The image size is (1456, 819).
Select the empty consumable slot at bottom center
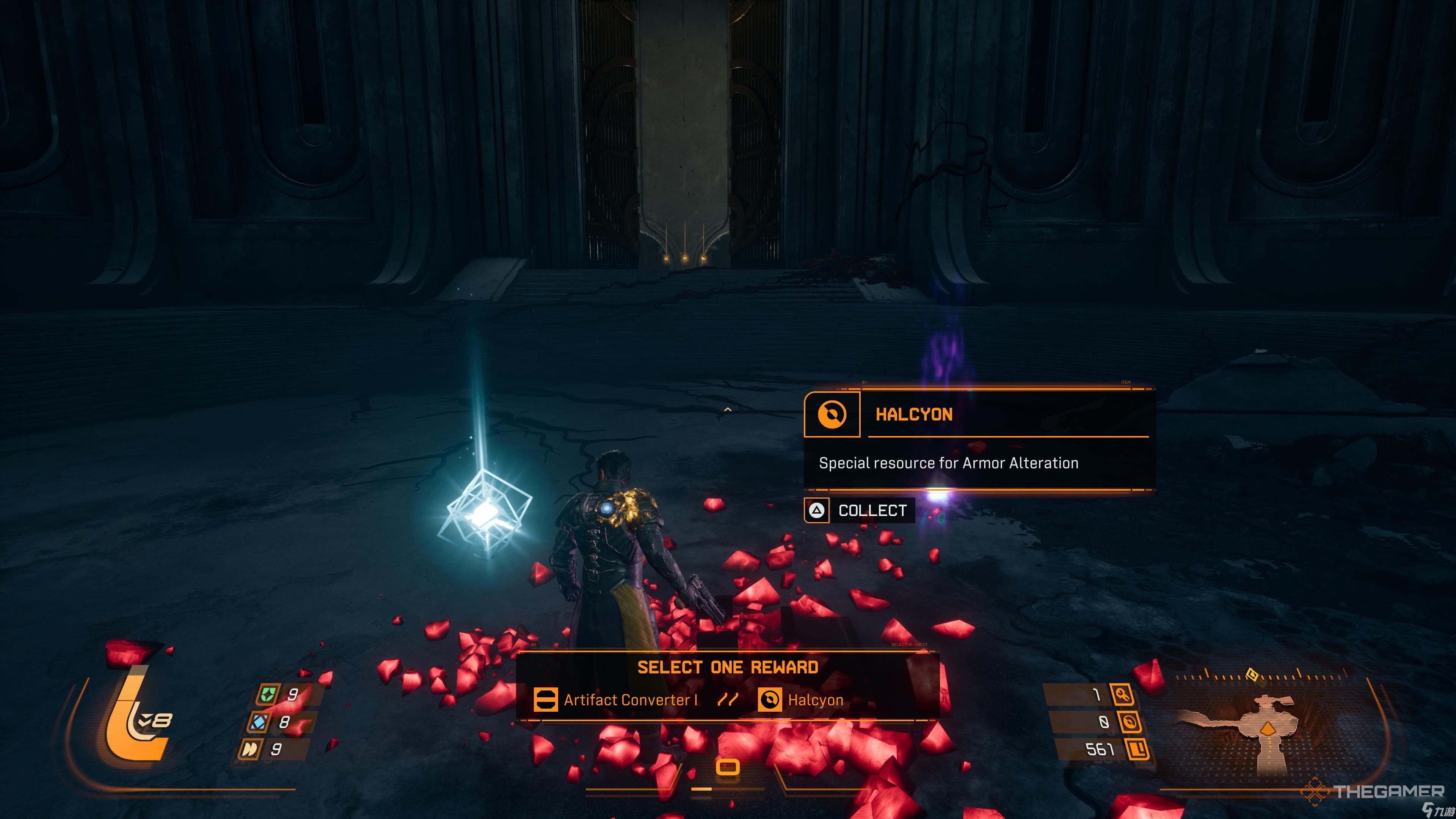pos(728,767)
